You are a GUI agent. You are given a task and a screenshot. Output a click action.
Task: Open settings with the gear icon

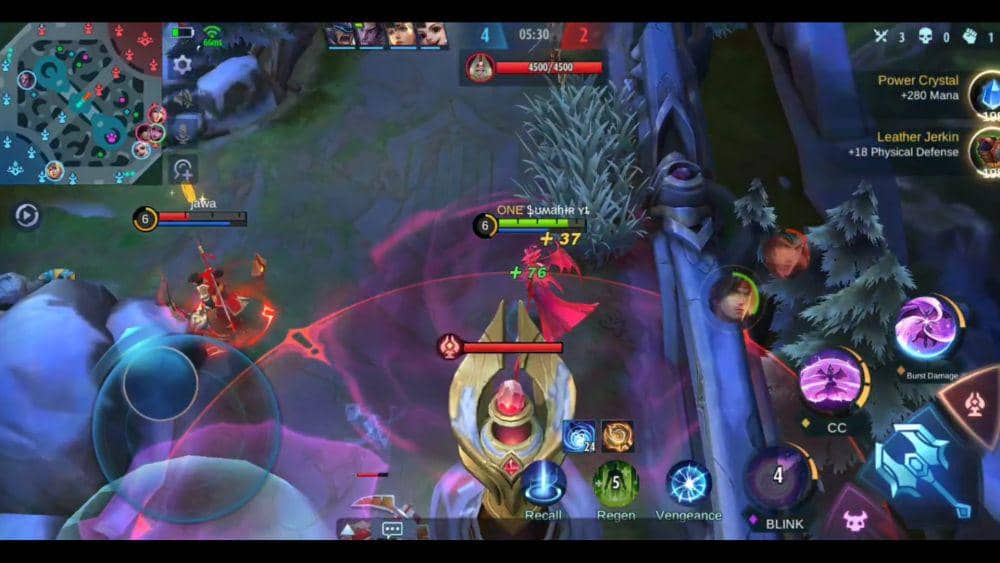click(182, 65)
